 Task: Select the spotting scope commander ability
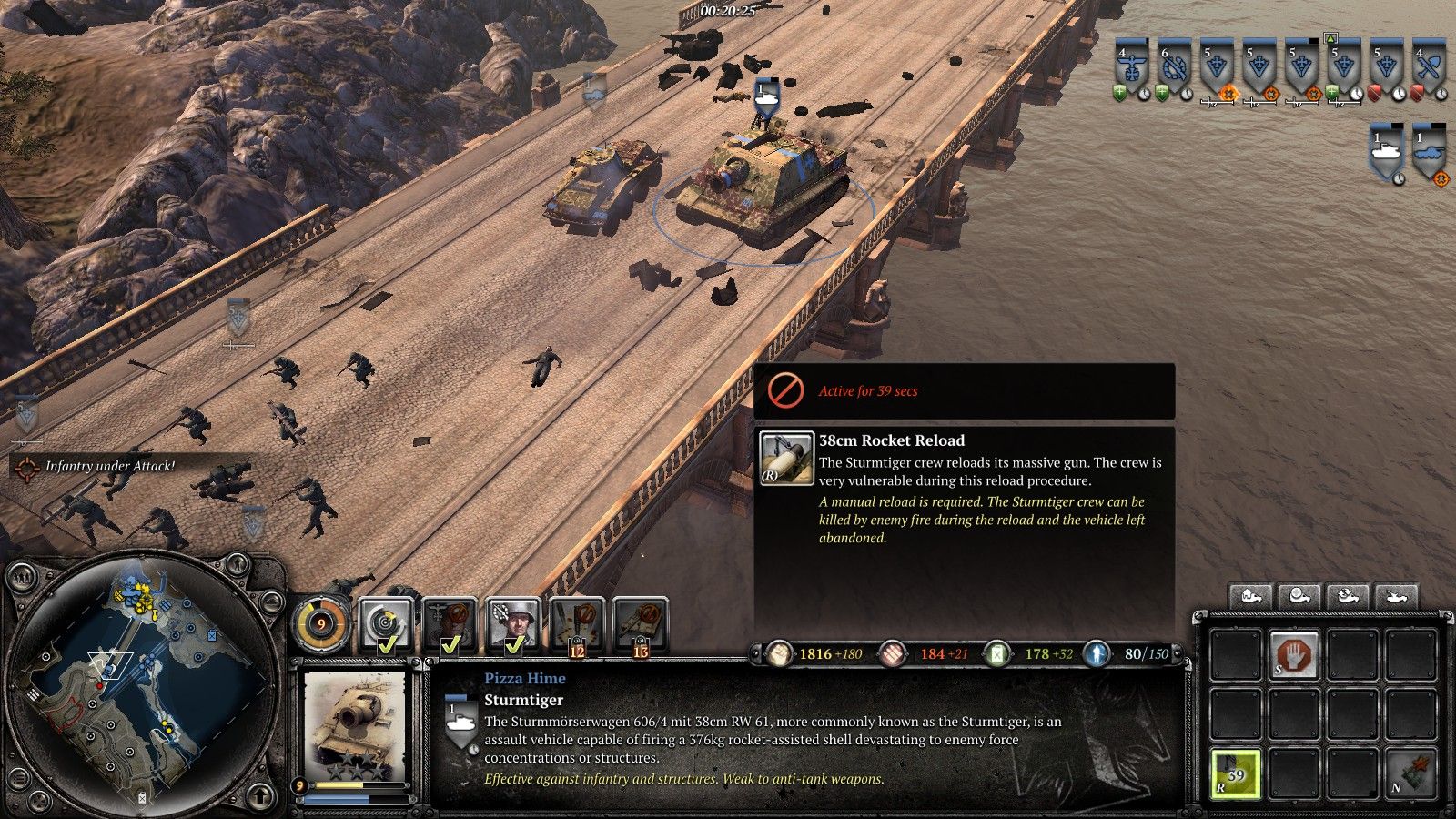coord(386,625)
